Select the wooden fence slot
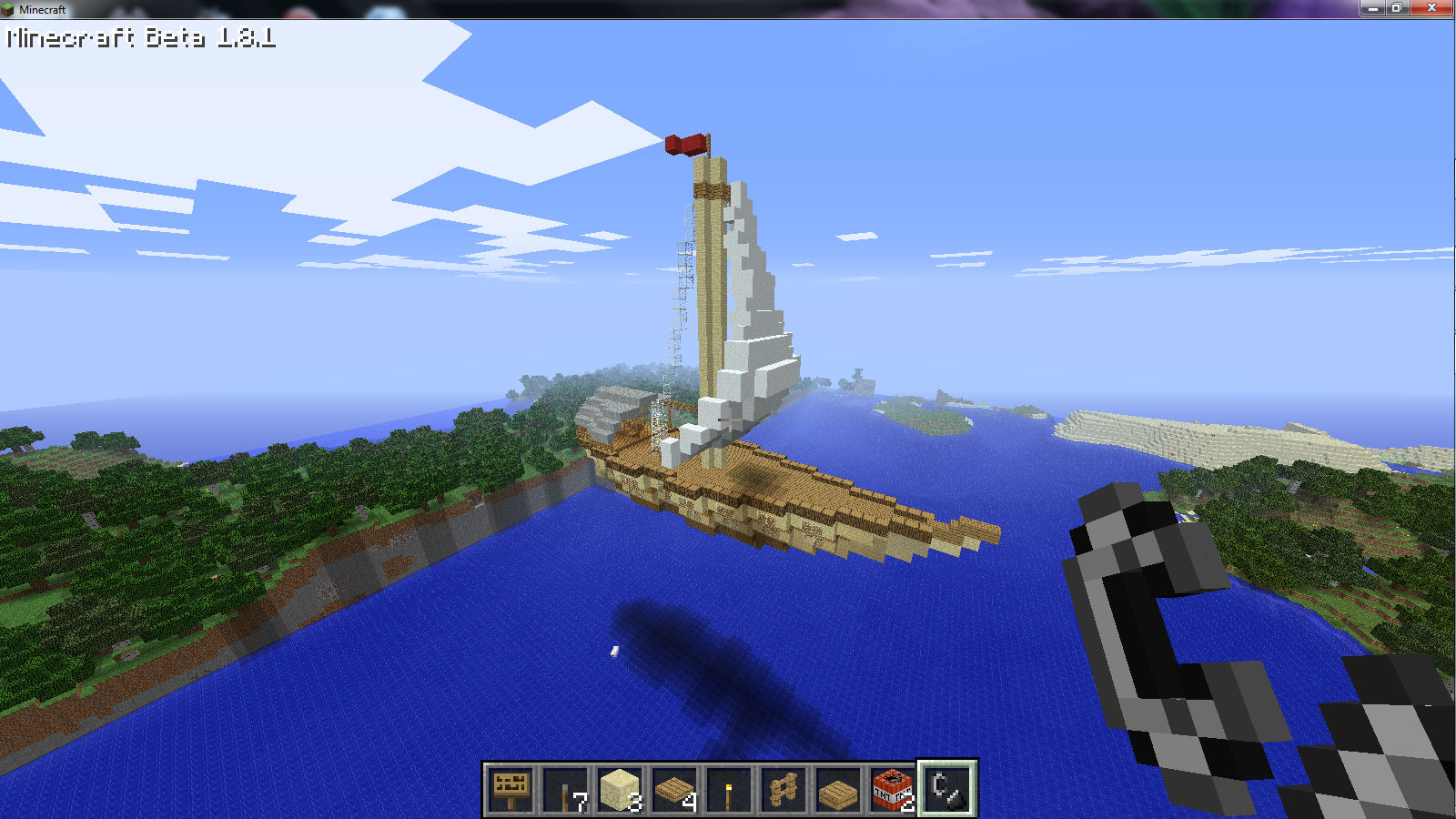Image resolution: width=1456 pixels, height=819 pixels. 784,789
